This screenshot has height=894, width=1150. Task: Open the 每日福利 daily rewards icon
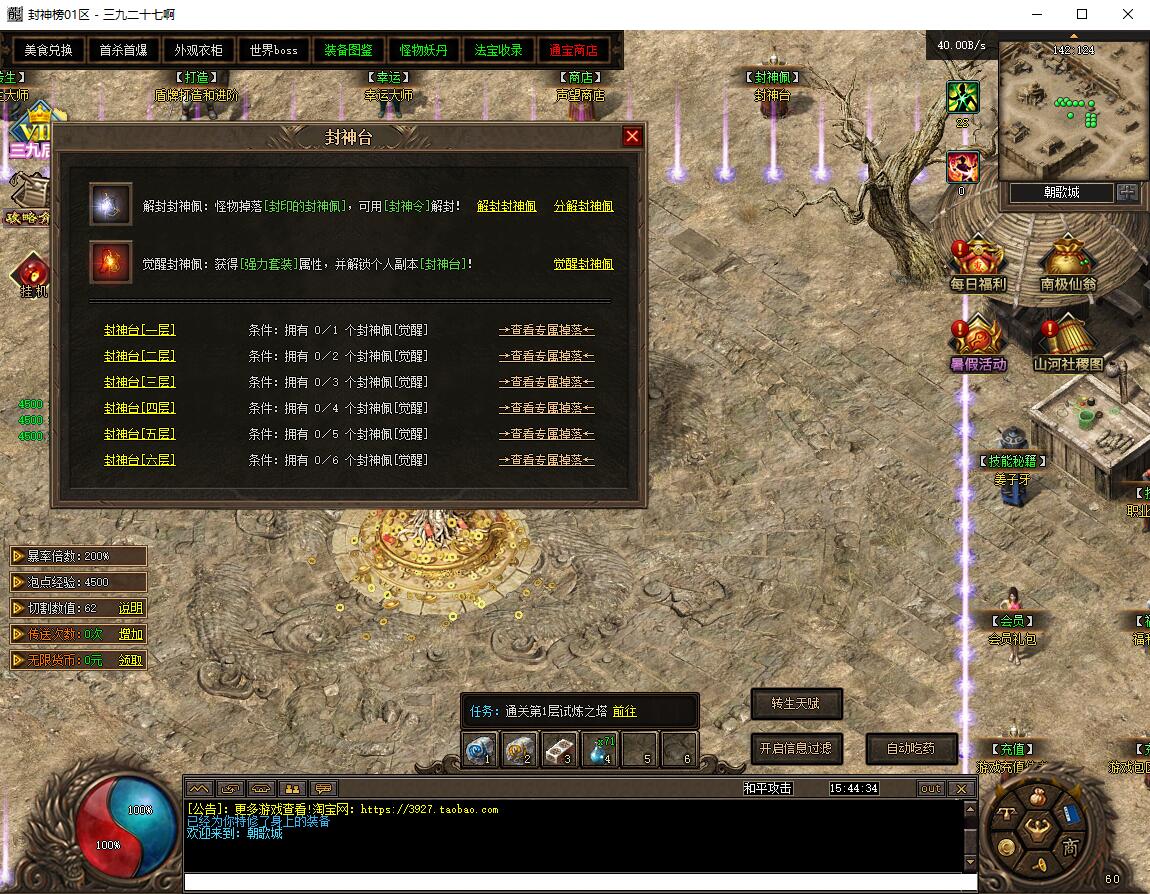[x=978, y=263]
